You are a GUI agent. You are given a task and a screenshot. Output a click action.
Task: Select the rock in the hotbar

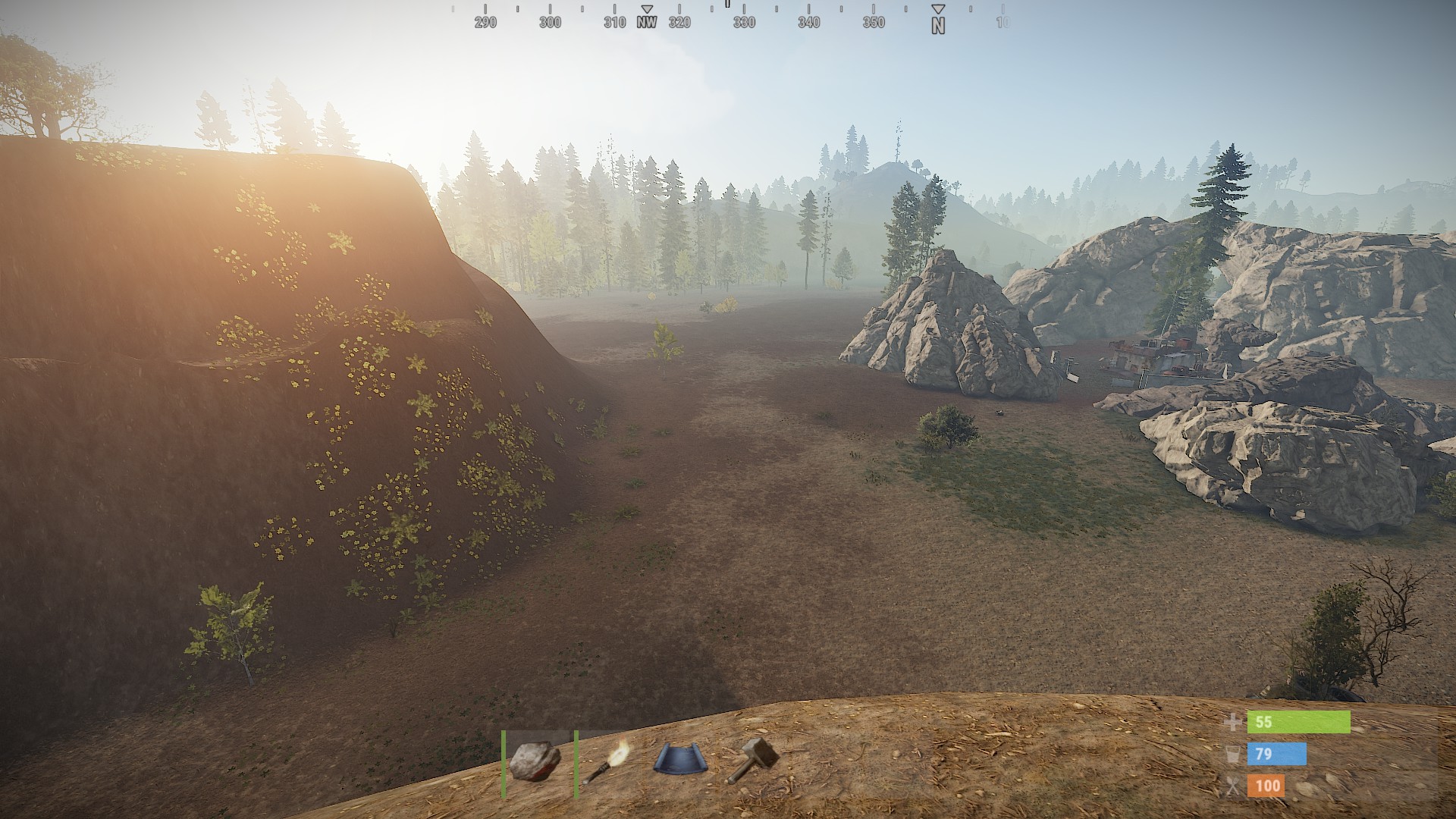[535, 761]
